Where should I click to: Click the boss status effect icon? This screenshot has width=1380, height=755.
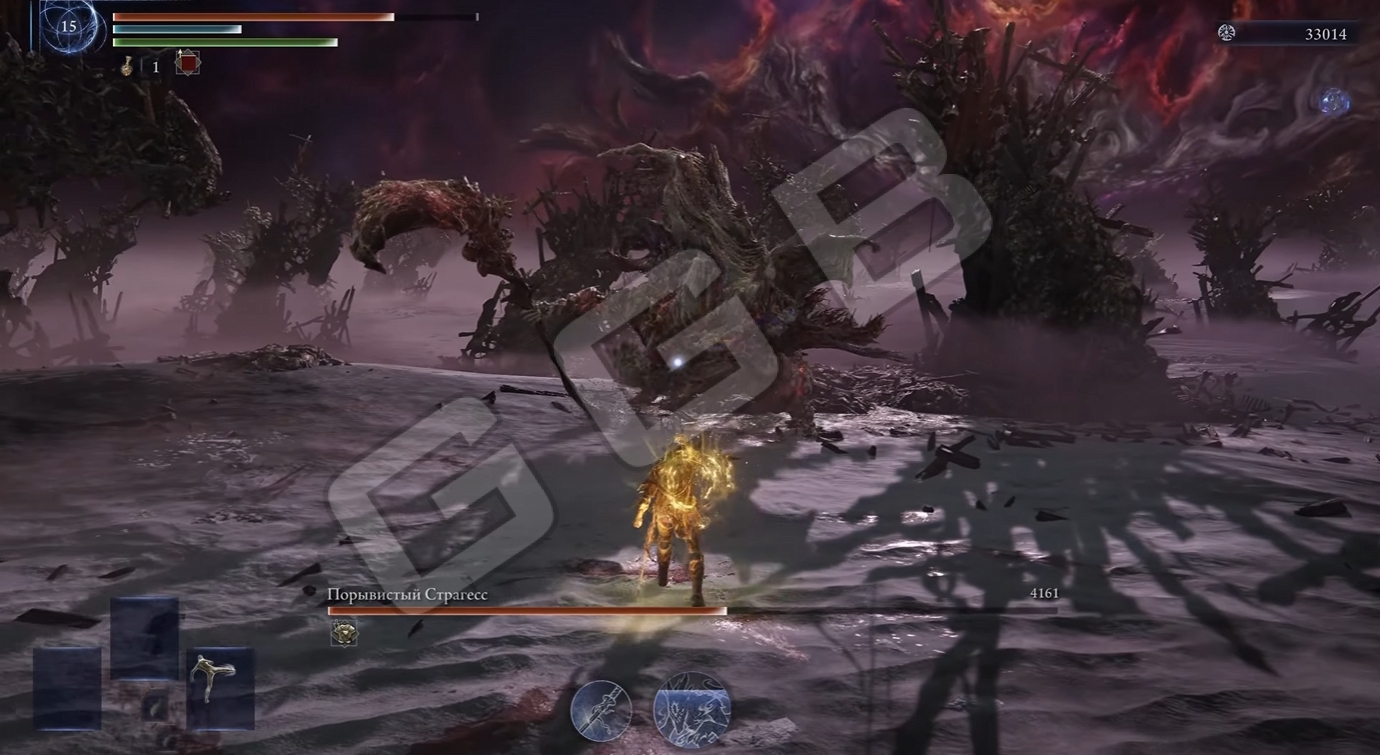click(x=344, y=632)
